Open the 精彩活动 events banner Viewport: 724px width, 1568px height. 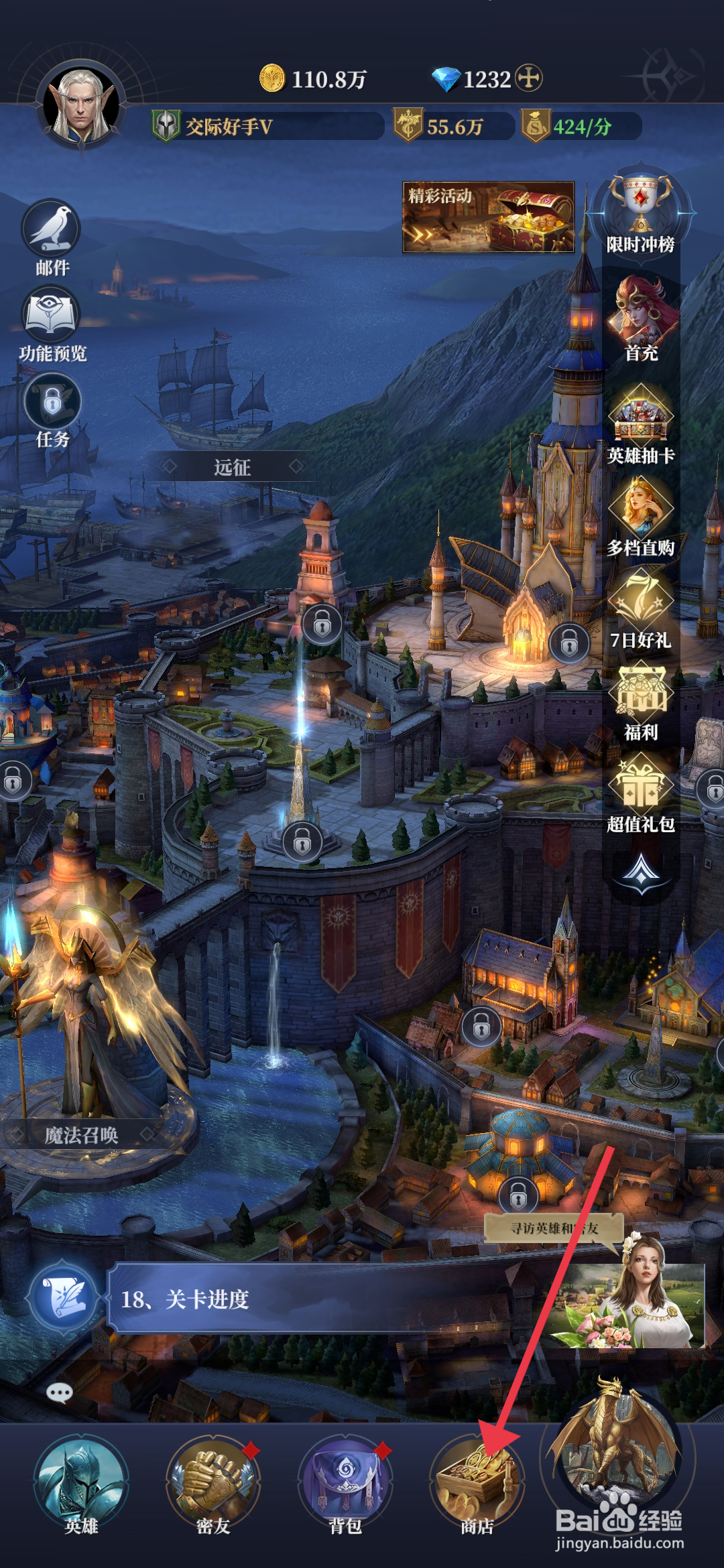(x=488, y=217)
